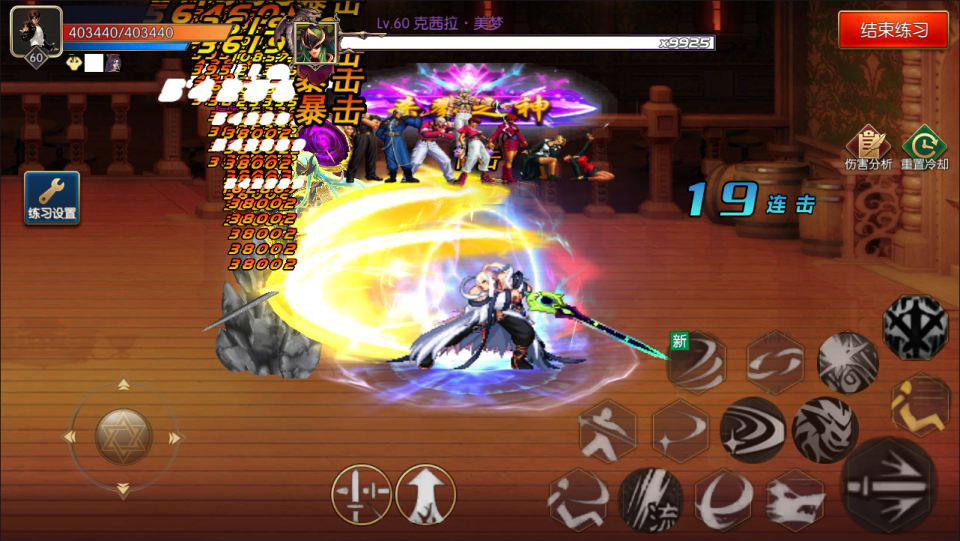Screen dimensions: 960x541
Task: Activate the swordsman stance skill icon
Action: point(607,430)
